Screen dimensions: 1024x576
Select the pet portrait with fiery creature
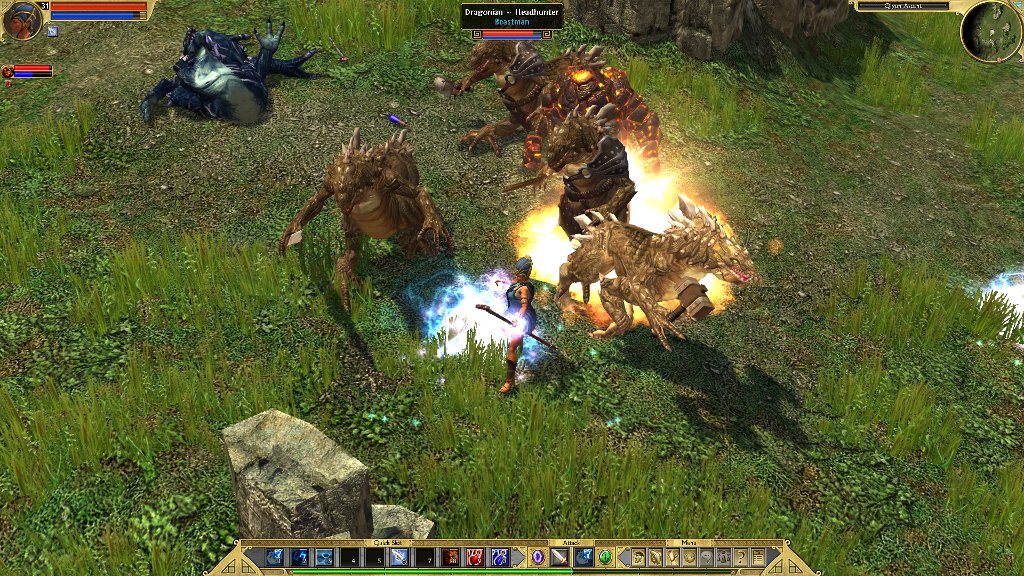7,72
